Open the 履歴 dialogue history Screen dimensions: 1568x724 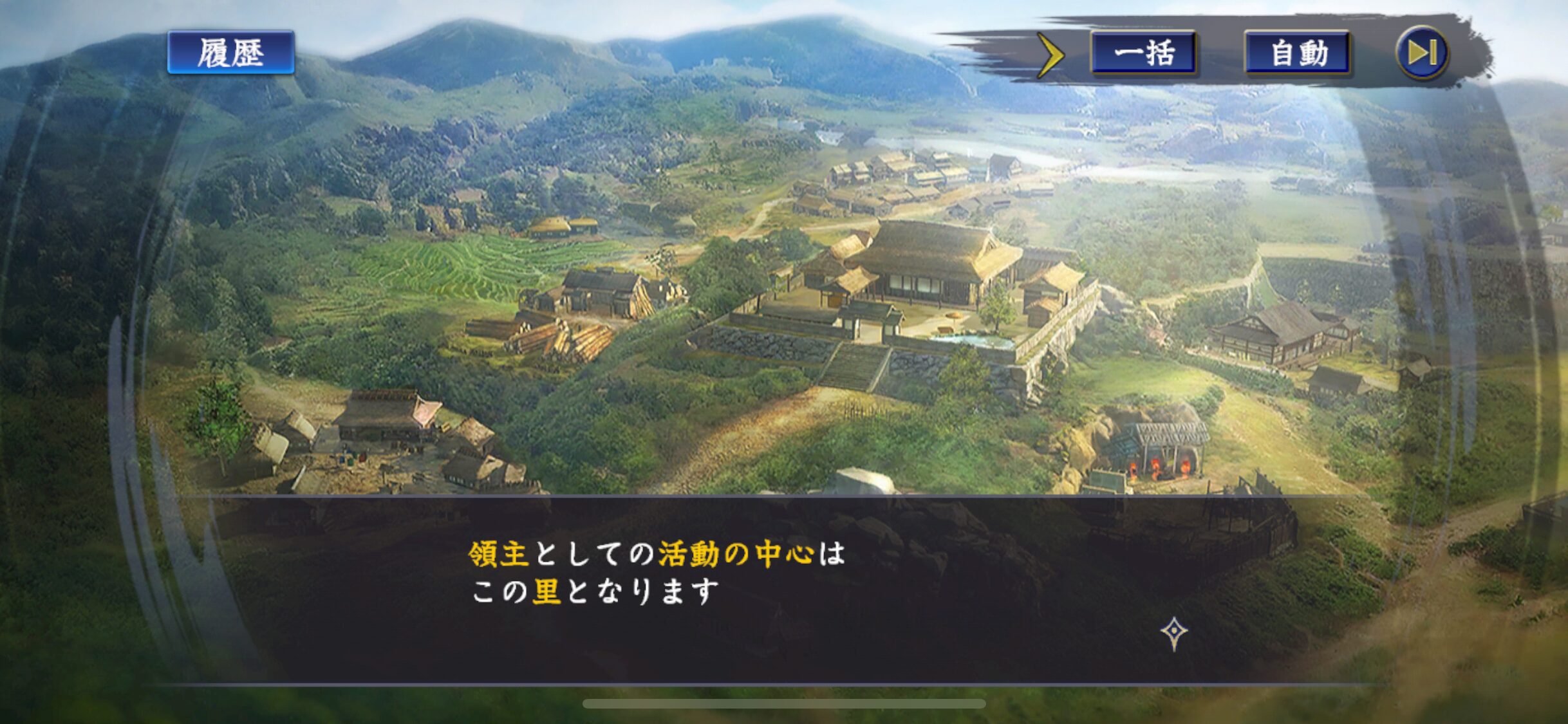pos(230,53)
